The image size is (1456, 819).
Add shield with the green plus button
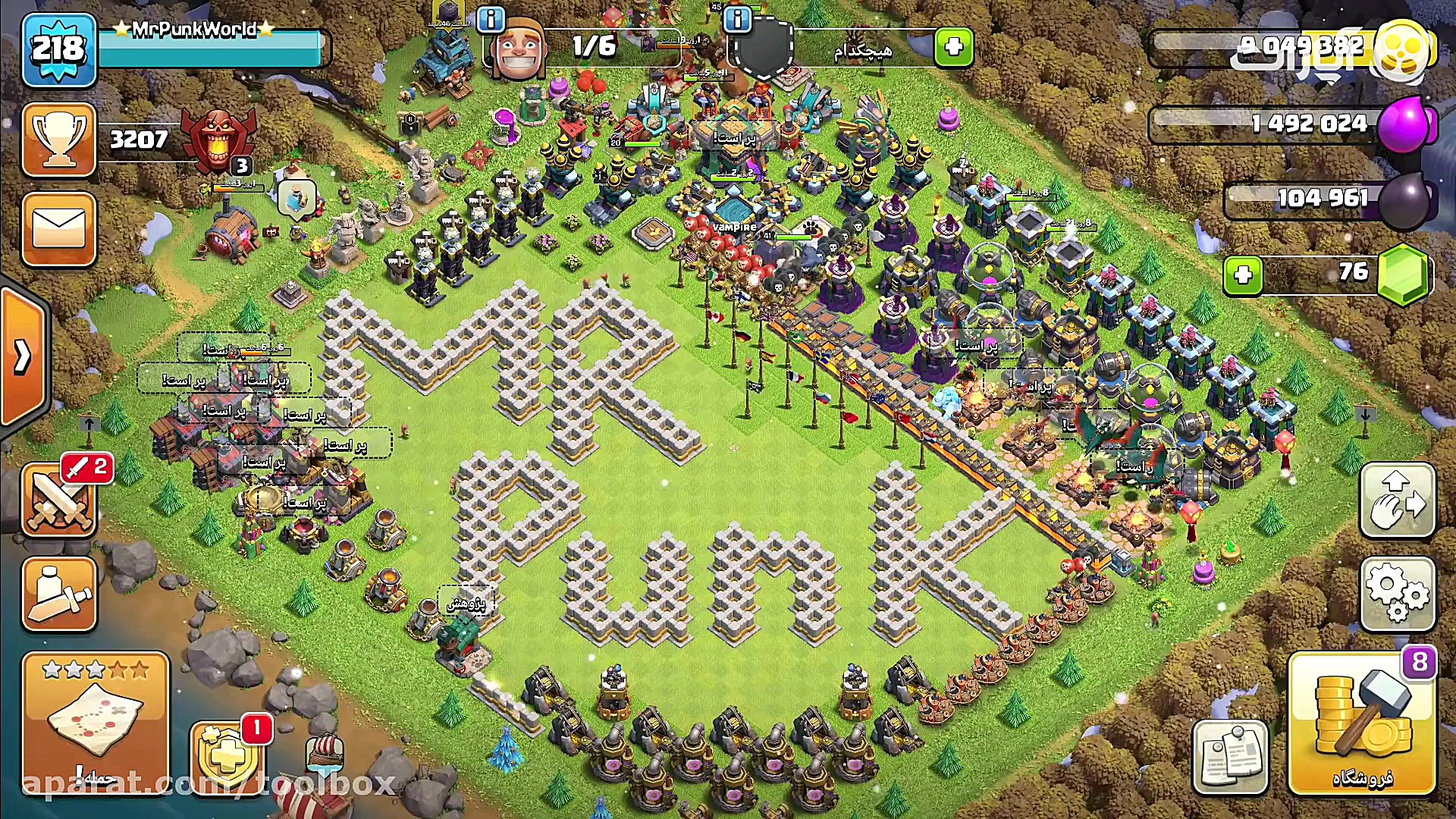pyautogui.click(x=953, y=48)
